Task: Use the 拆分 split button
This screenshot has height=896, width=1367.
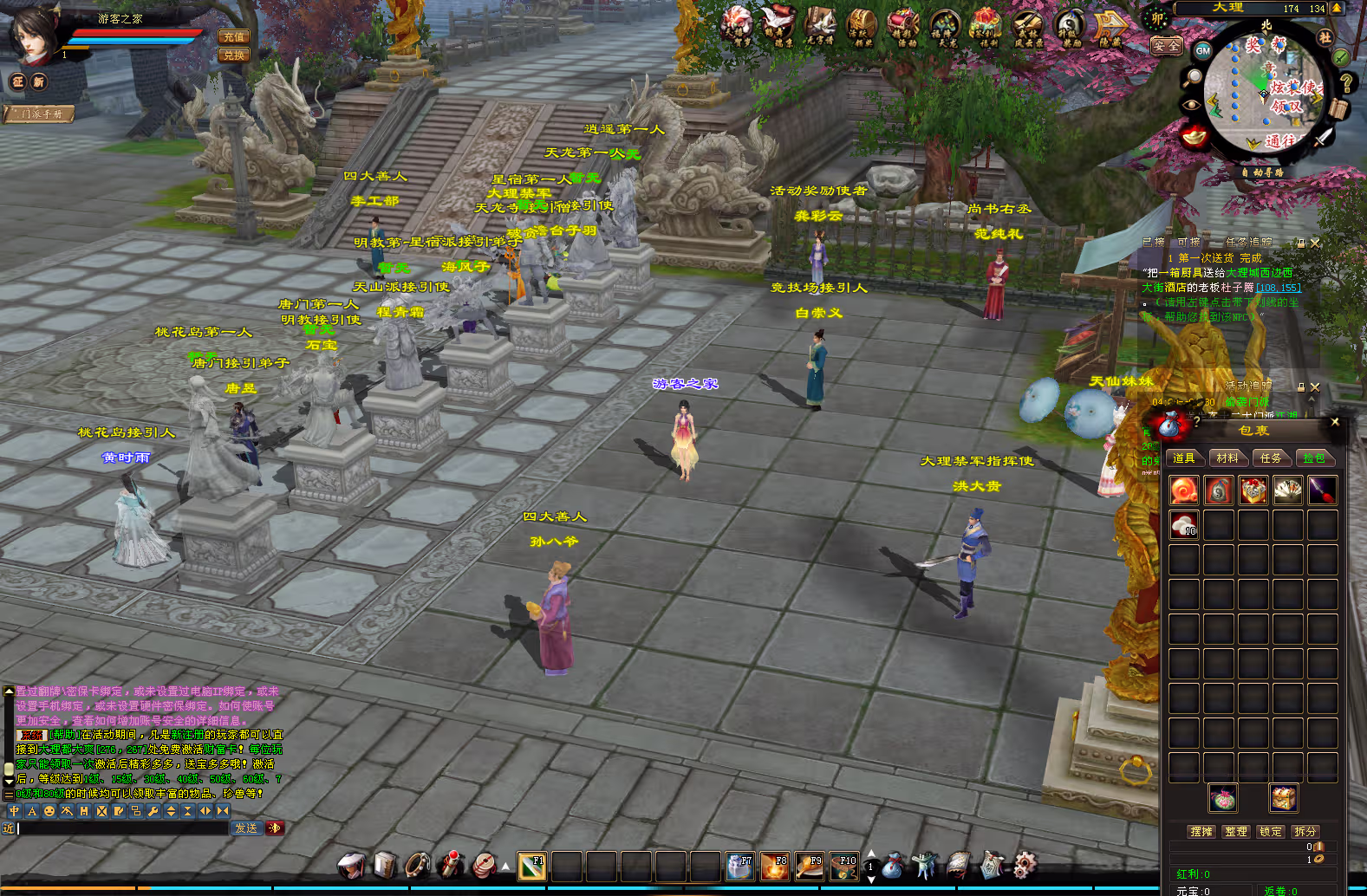Action: (1305, 831)
